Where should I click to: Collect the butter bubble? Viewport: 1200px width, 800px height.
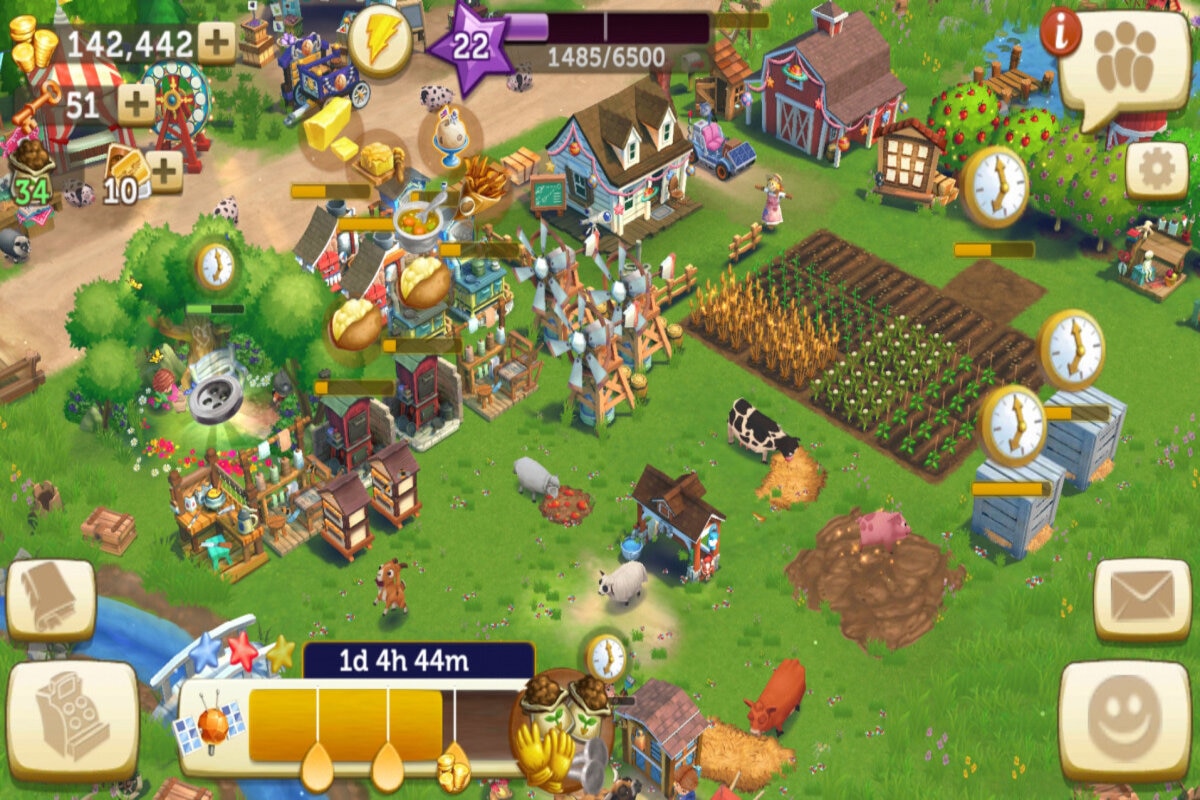point(327,126)
